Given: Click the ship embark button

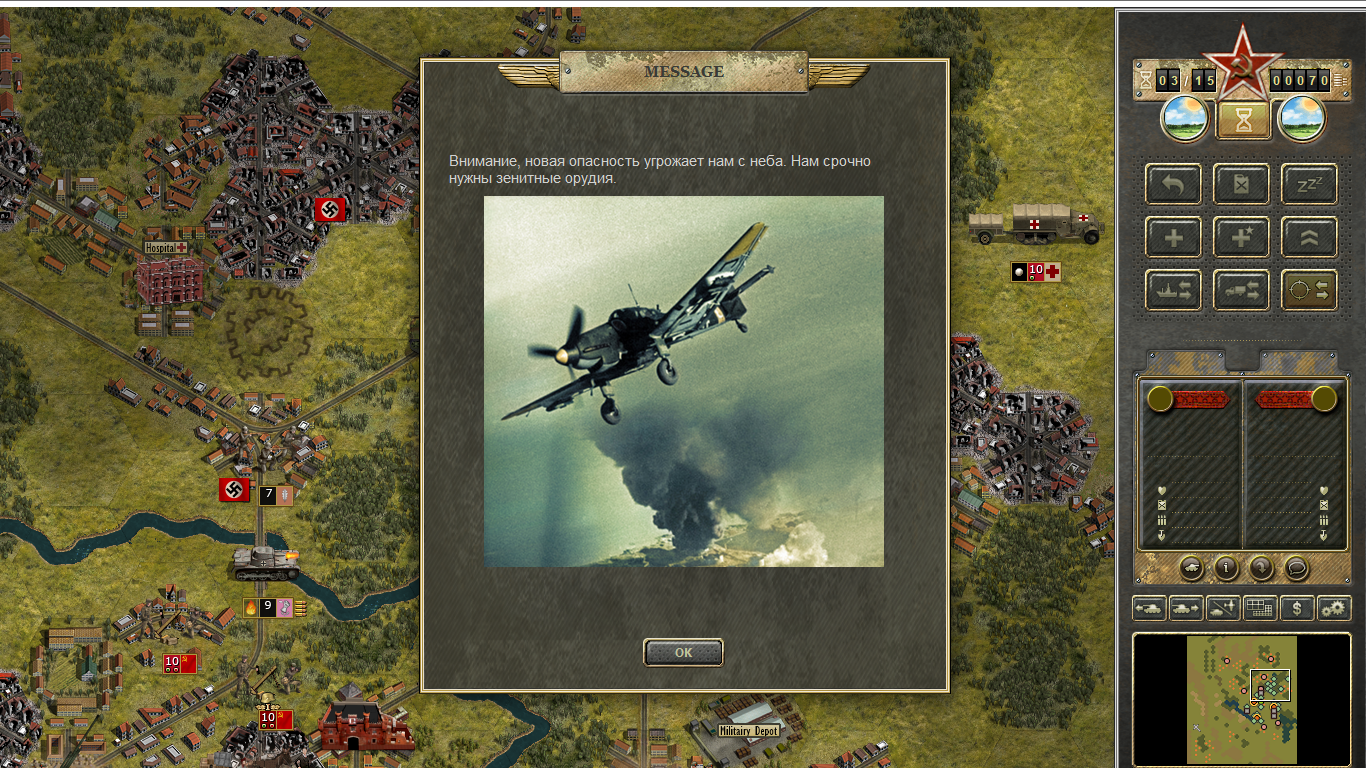Looking at the screenshot, I should point(1173,290).
